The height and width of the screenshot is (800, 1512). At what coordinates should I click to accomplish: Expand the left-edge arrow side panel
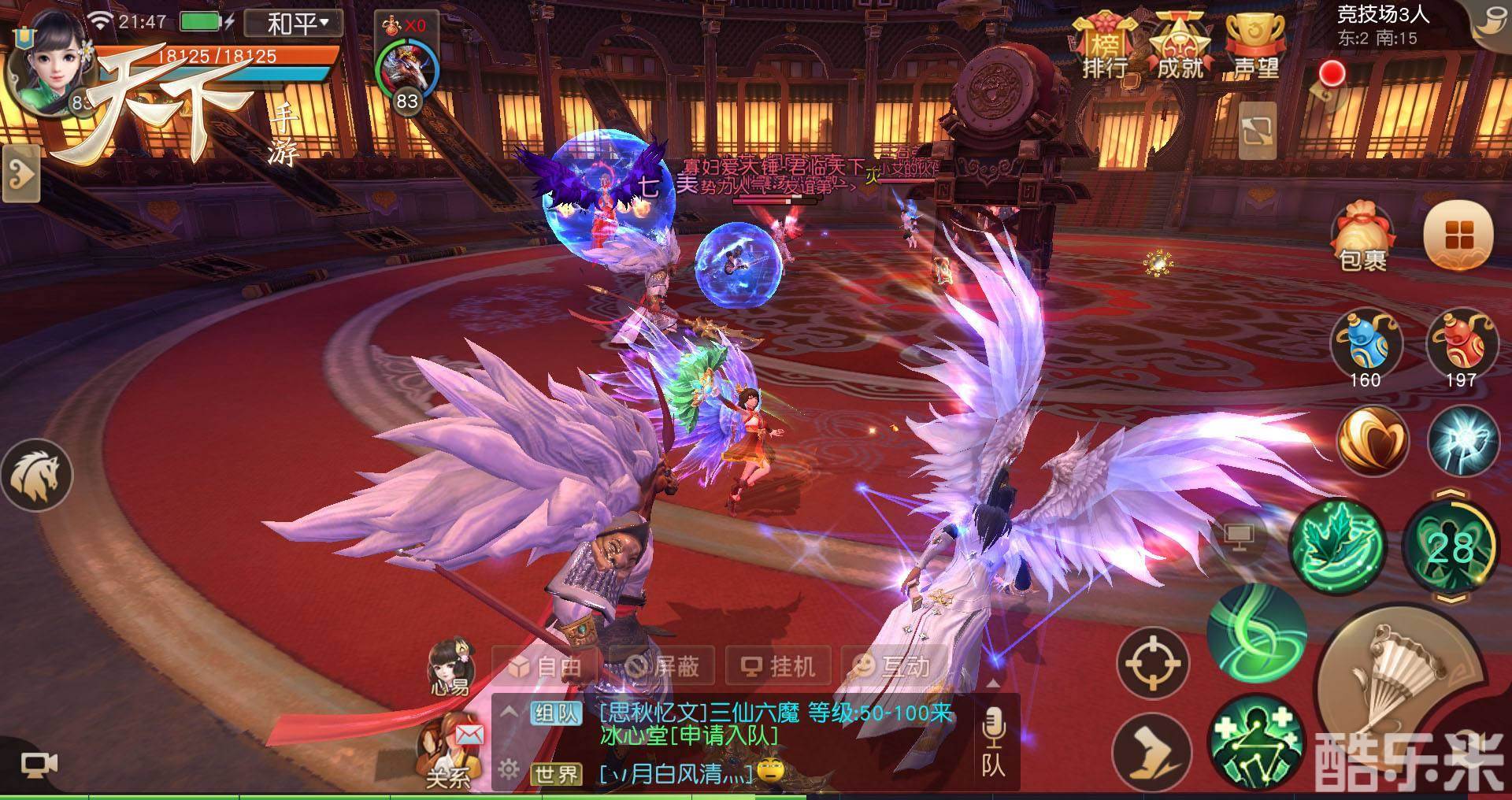click(20, 173)
